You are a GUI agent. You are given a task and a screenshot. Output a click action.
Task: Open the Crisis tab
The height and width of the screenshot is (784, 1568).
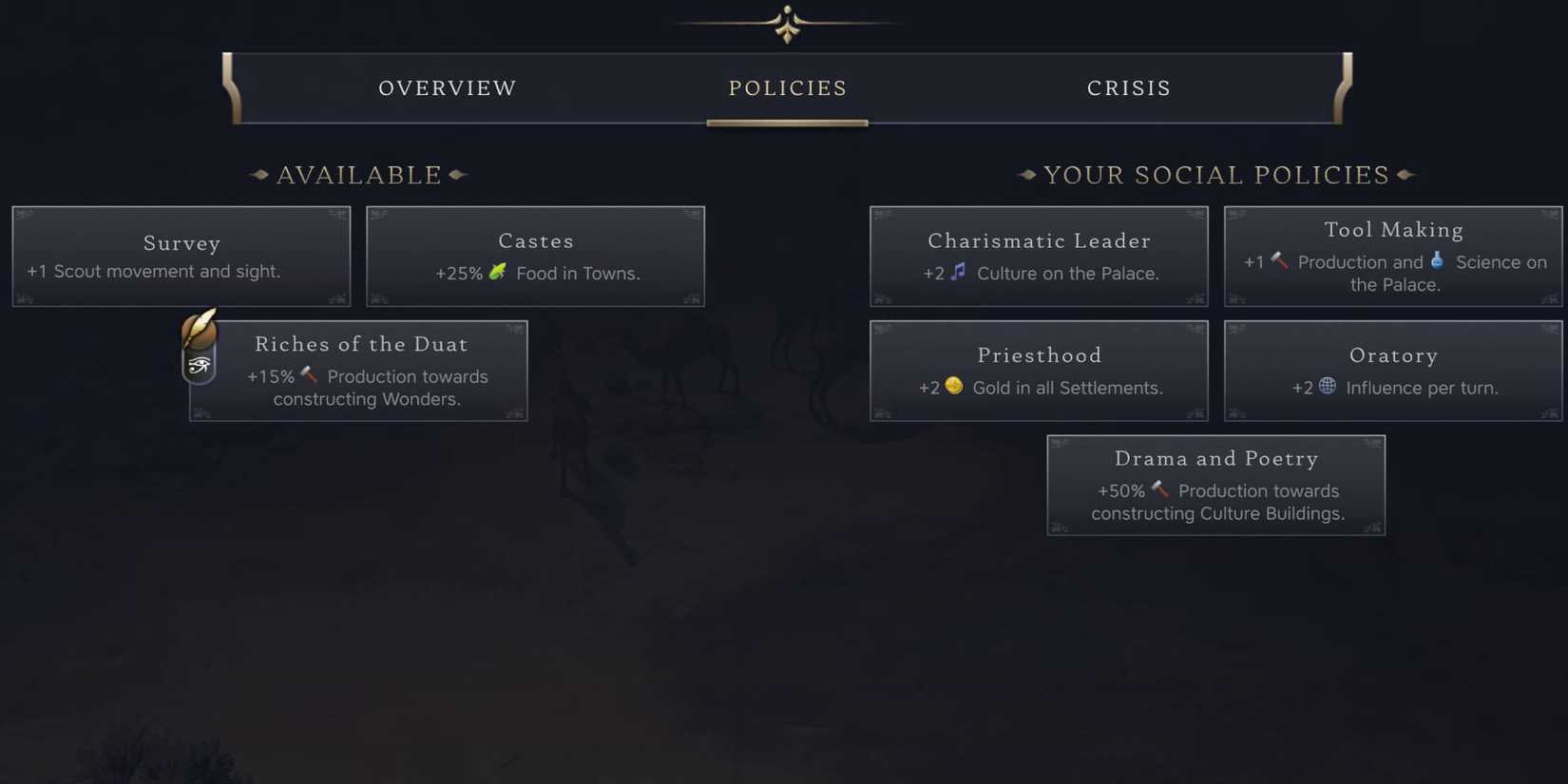[1129, 87]
